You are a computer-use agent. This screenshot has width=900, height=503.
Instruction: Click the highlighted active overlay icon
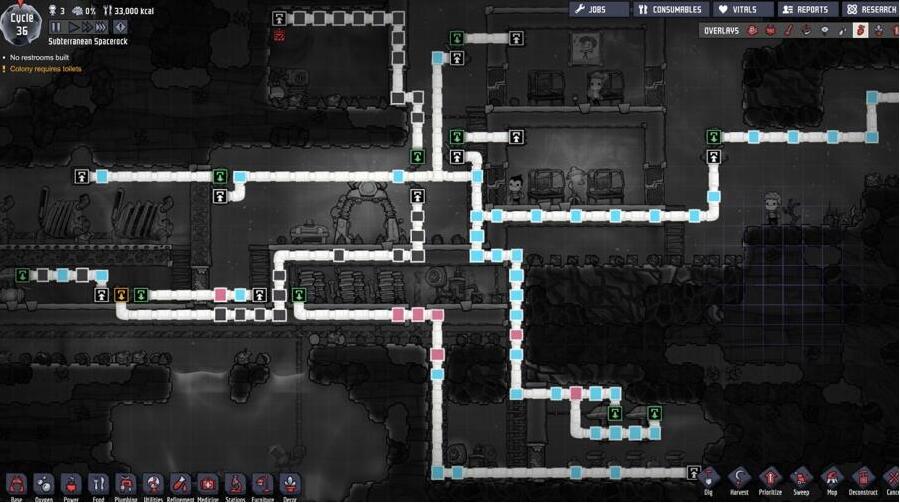[860, 31]
